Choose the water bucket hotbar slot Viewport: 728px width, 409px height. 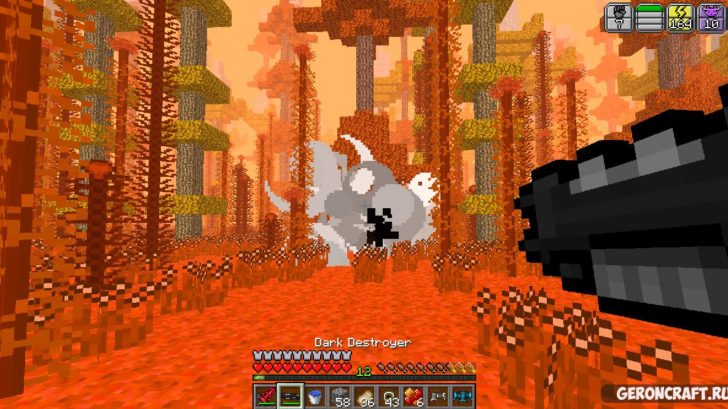point(313,396)
